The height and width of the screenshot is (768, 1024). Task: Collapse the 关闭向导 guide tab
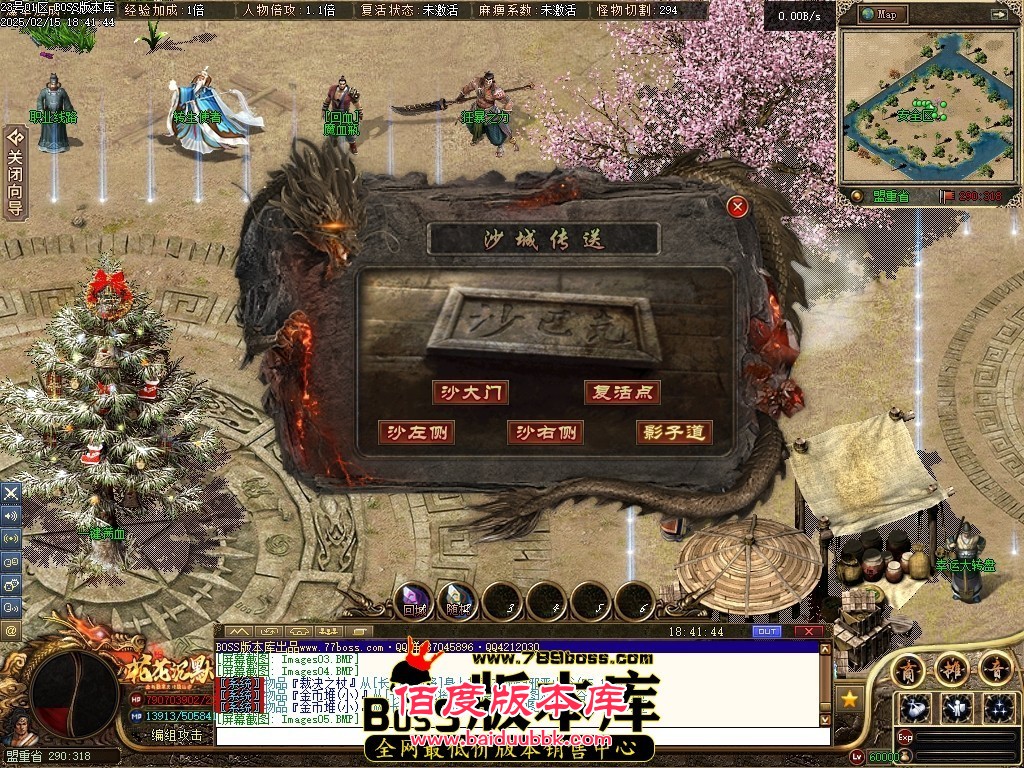click(15, 172)
